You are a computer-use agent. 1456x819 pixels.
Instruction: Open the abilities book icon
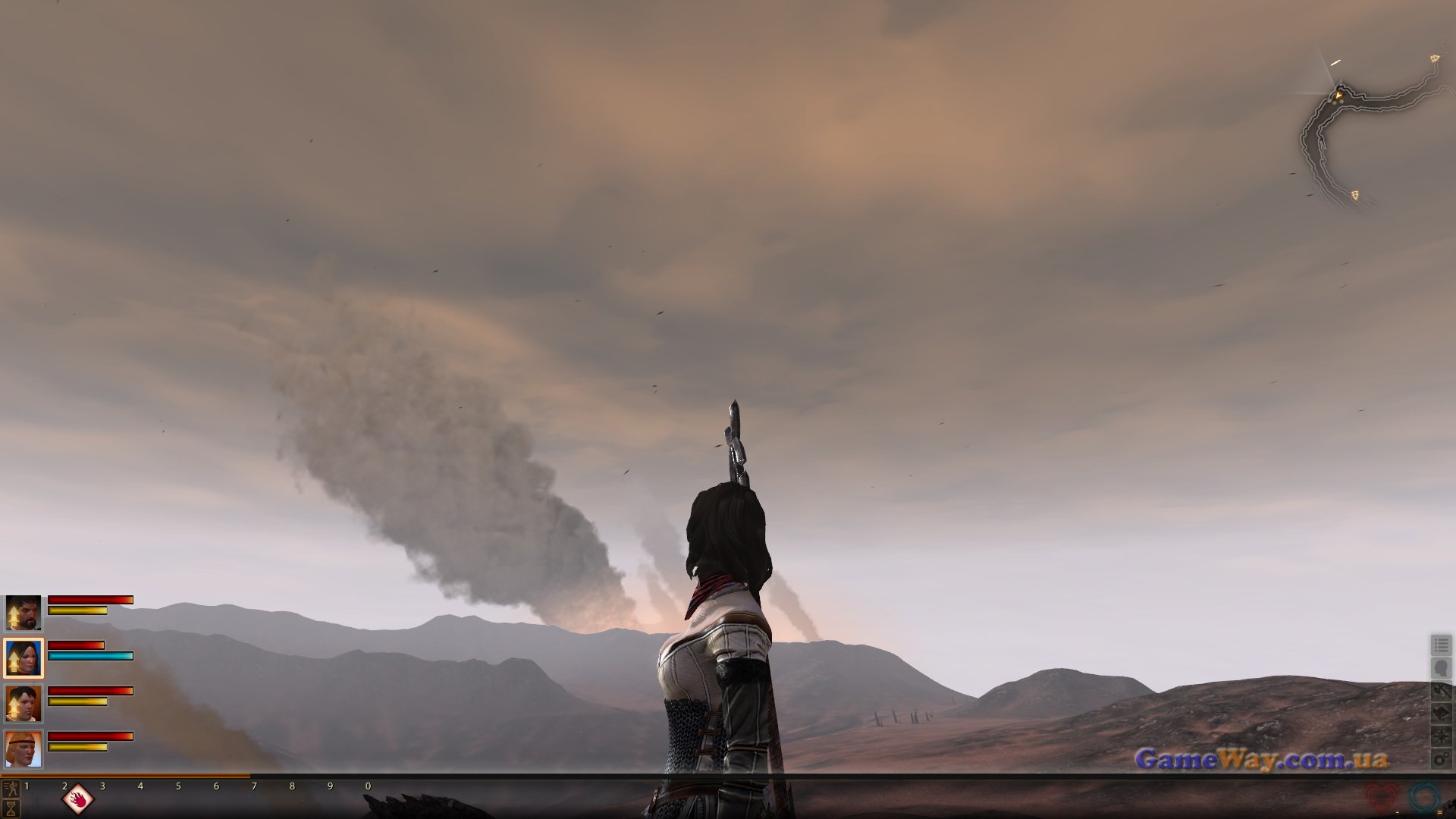click(1441, 714)
